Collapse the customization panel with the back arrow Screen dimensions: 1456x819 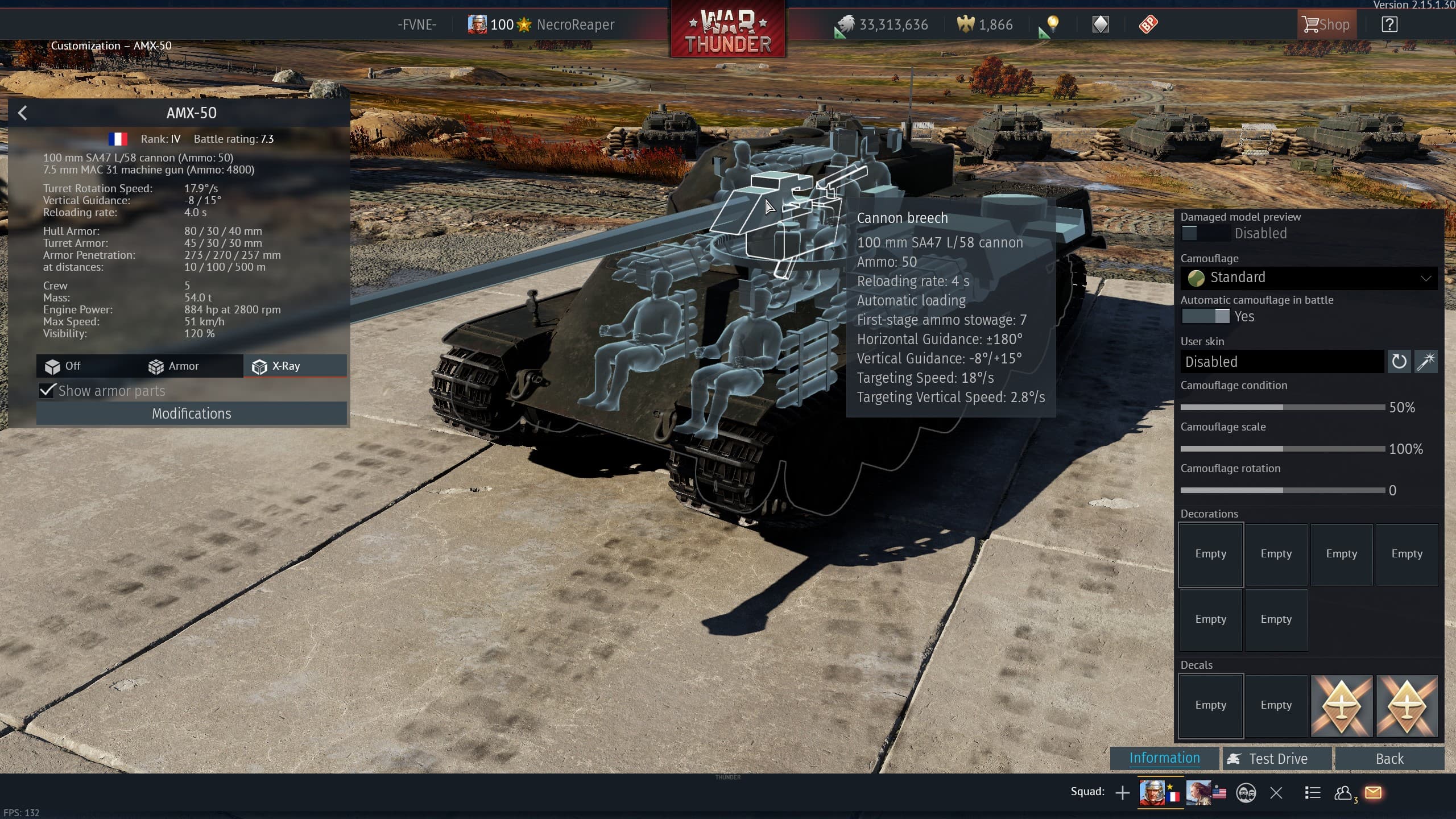[23, 113]
